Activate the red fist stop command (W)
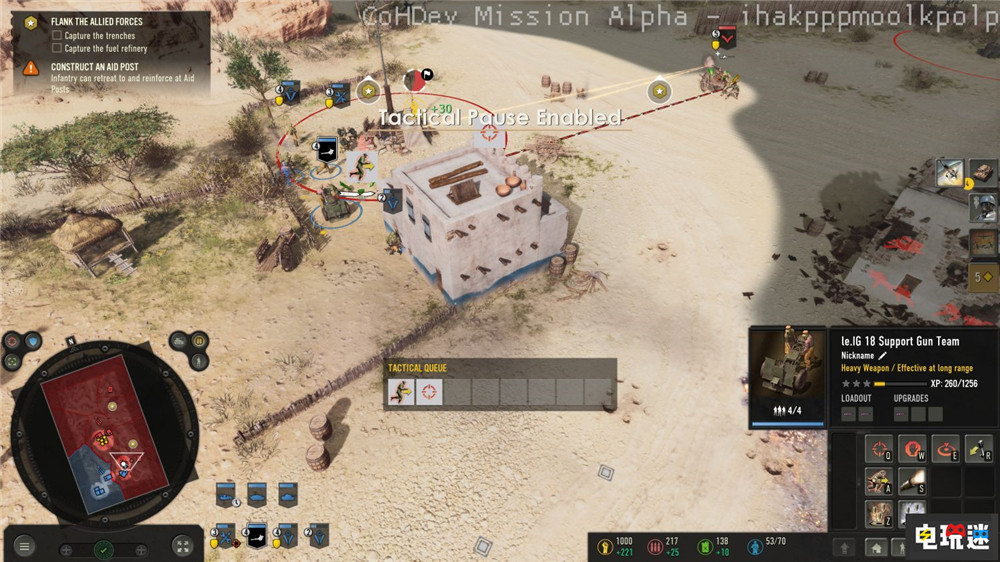Viewport: 1000px width, 562px height. (912, 449)
